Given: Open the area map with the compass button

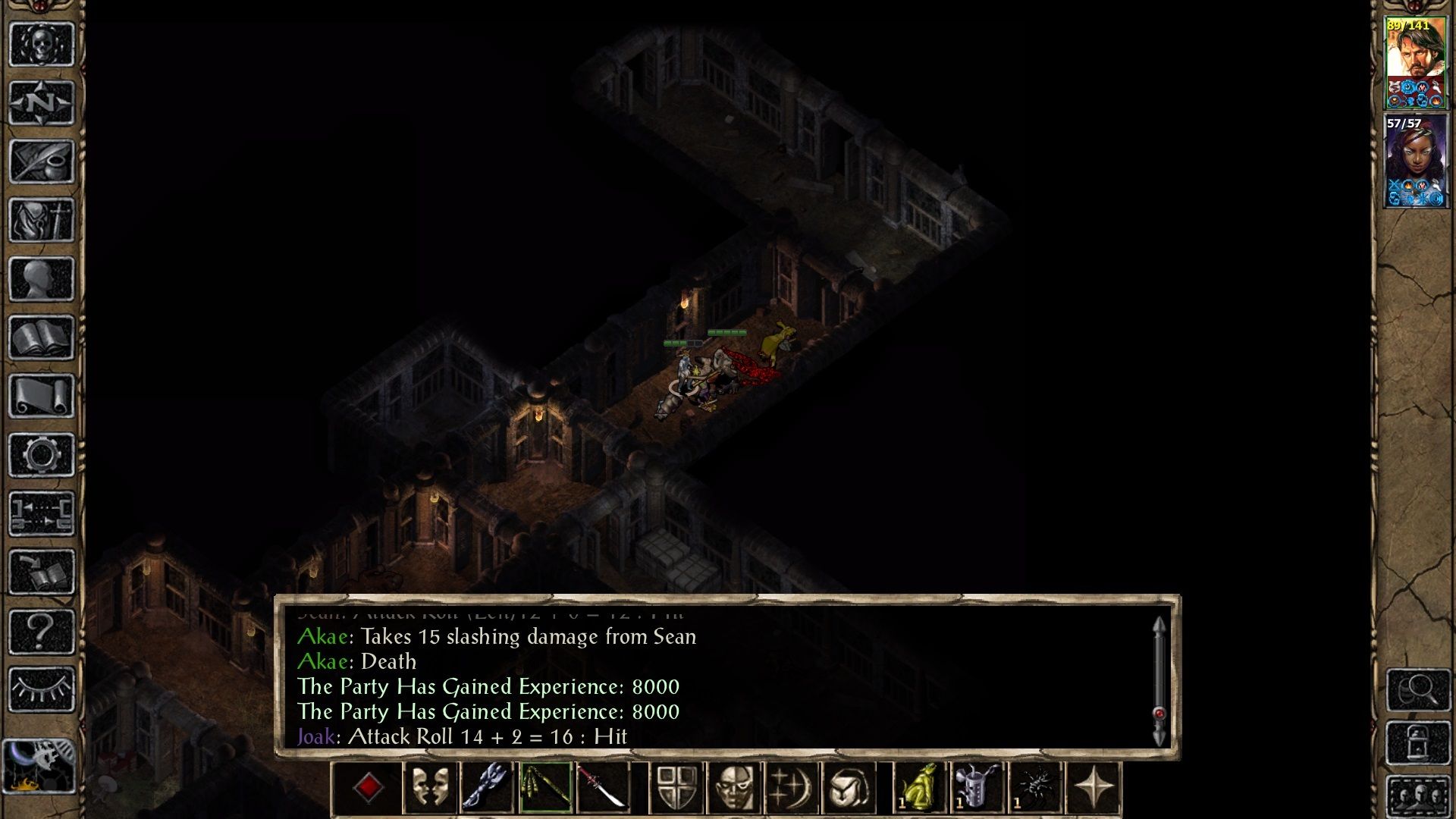Looking at the screenshot, I should pos(42,102).
